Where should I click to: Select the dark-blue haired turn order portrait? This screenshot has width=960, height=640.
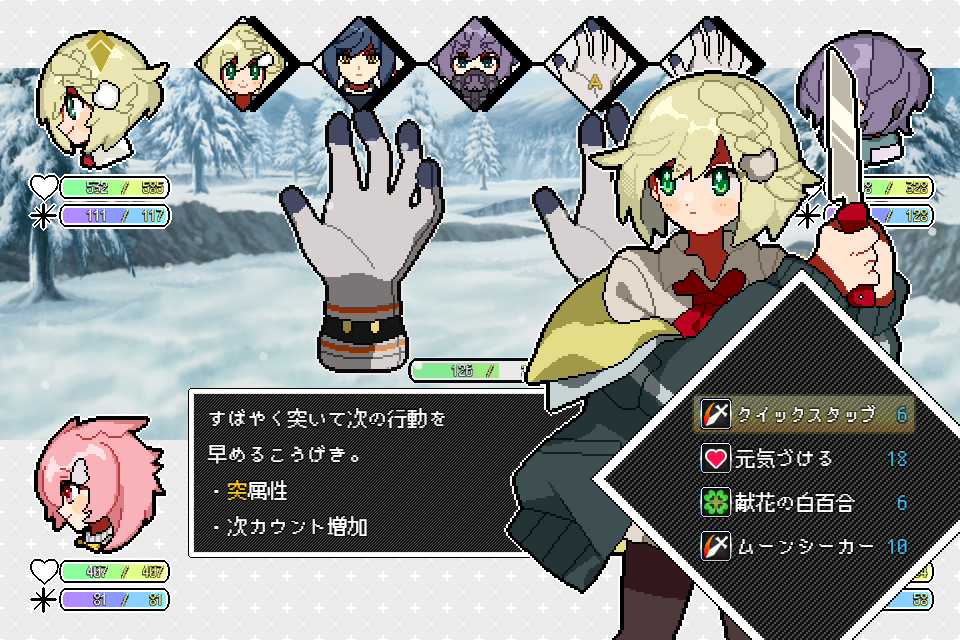[x=358, y=65]
